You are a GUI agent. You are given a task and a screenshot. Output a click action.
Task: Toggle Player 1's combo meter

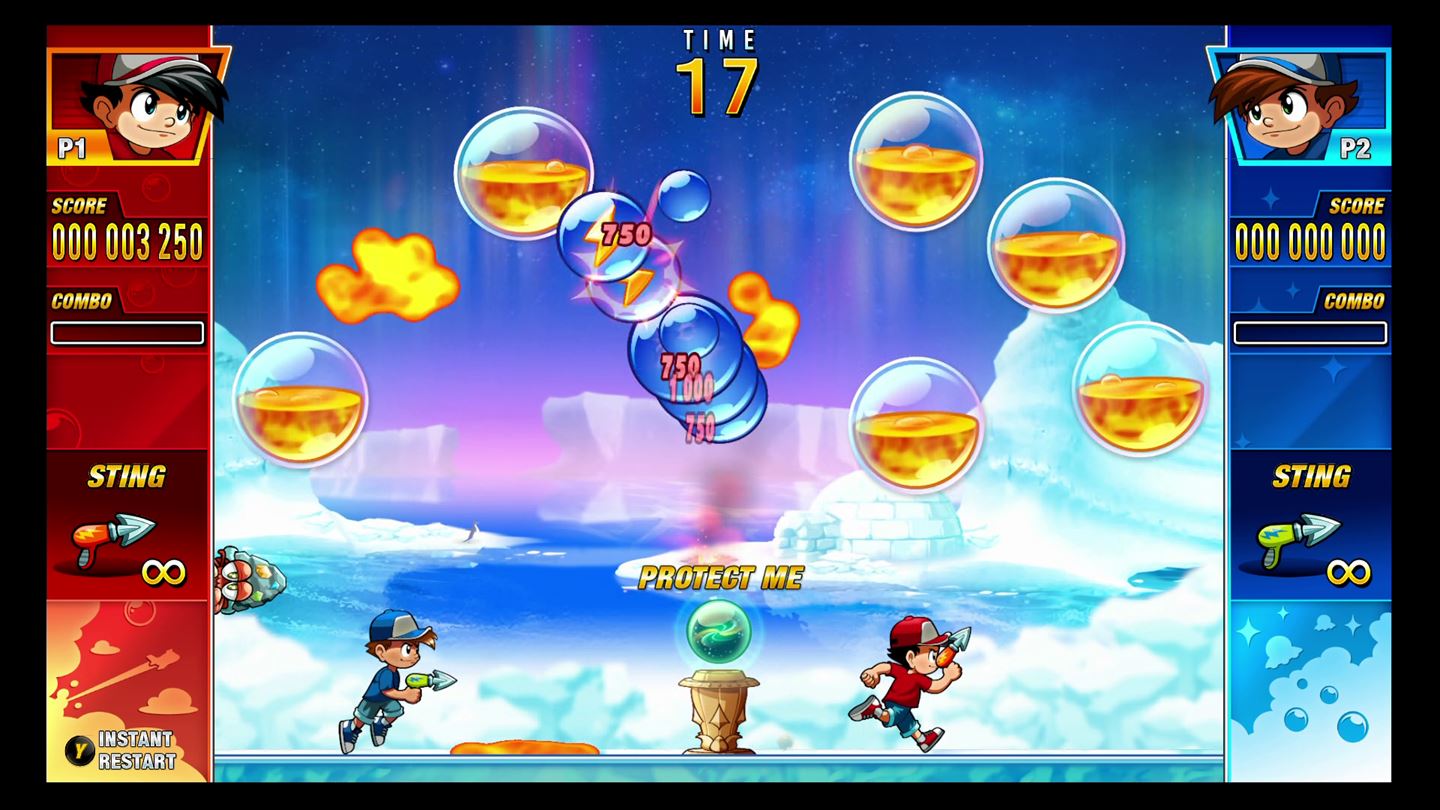tap(128, 334)
